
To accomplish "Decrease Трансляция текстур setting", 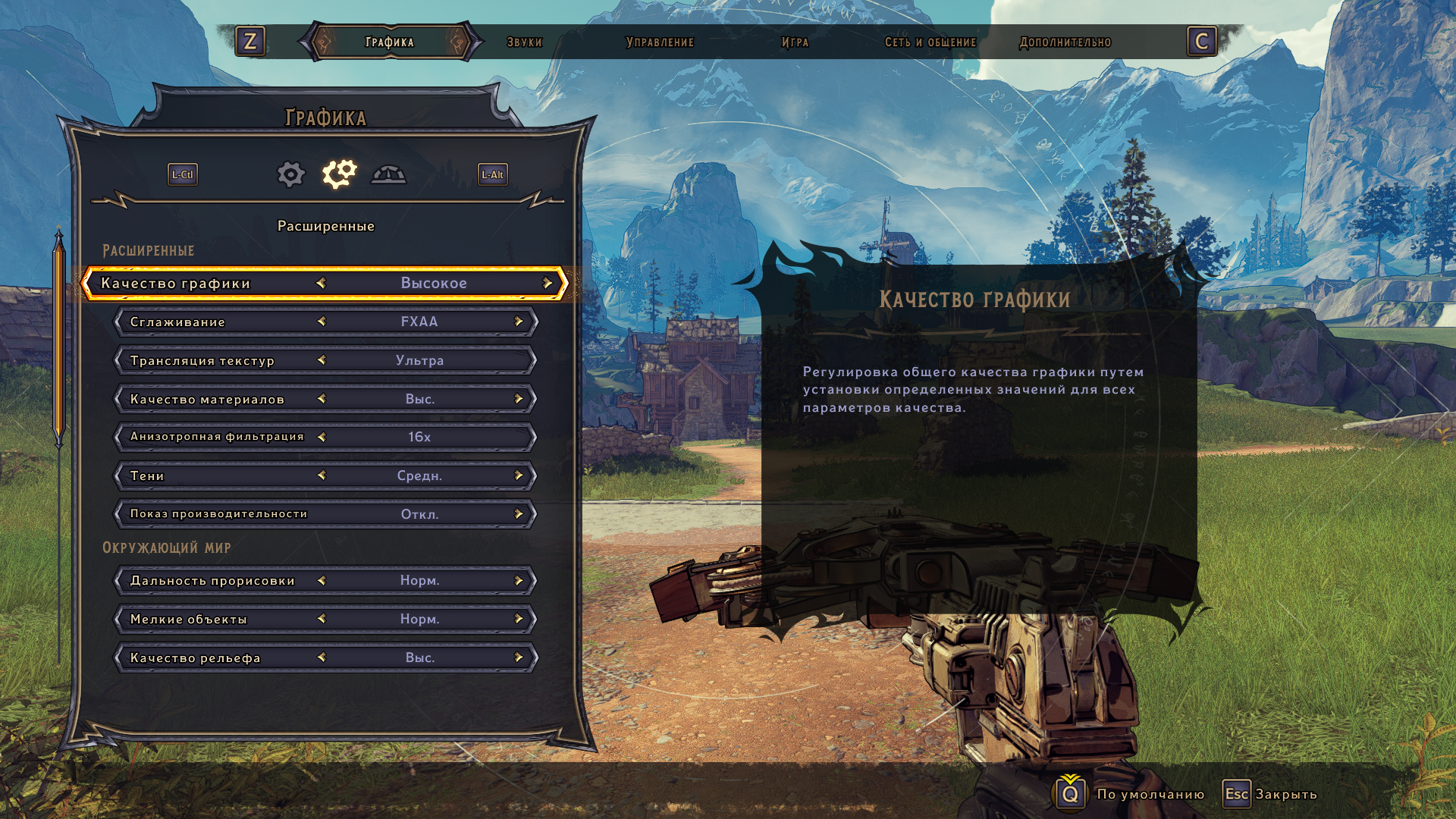I will point(322,360).
